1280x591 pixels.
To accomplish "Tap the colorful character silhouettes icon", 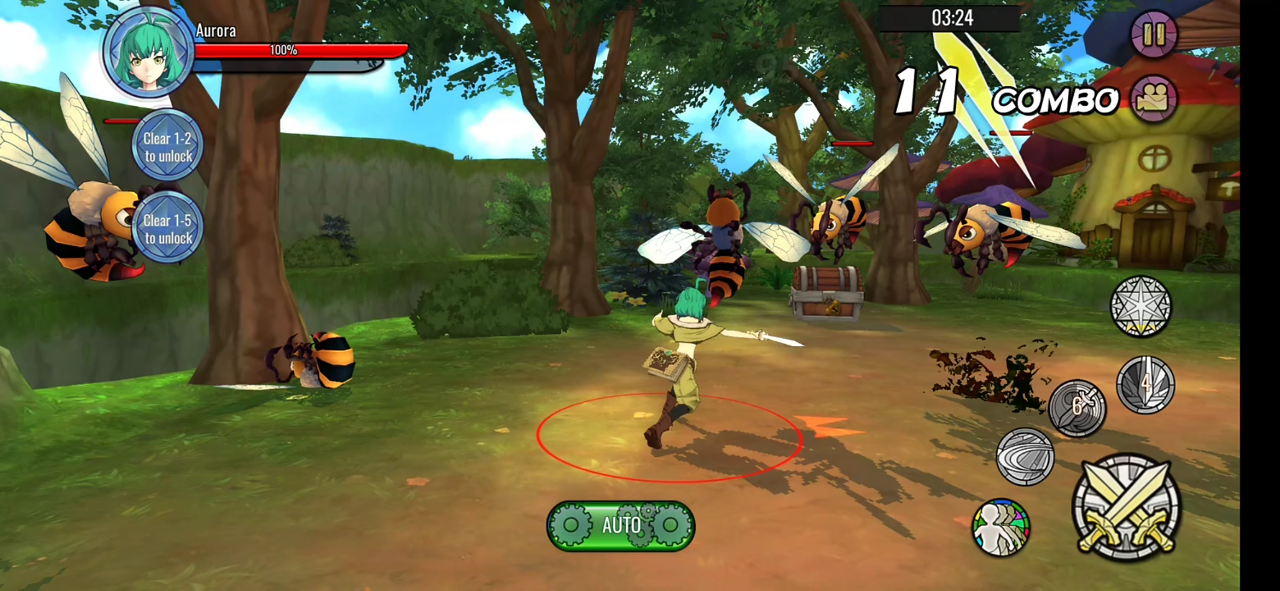I will pyautogui.click(x=1001, y=527).
